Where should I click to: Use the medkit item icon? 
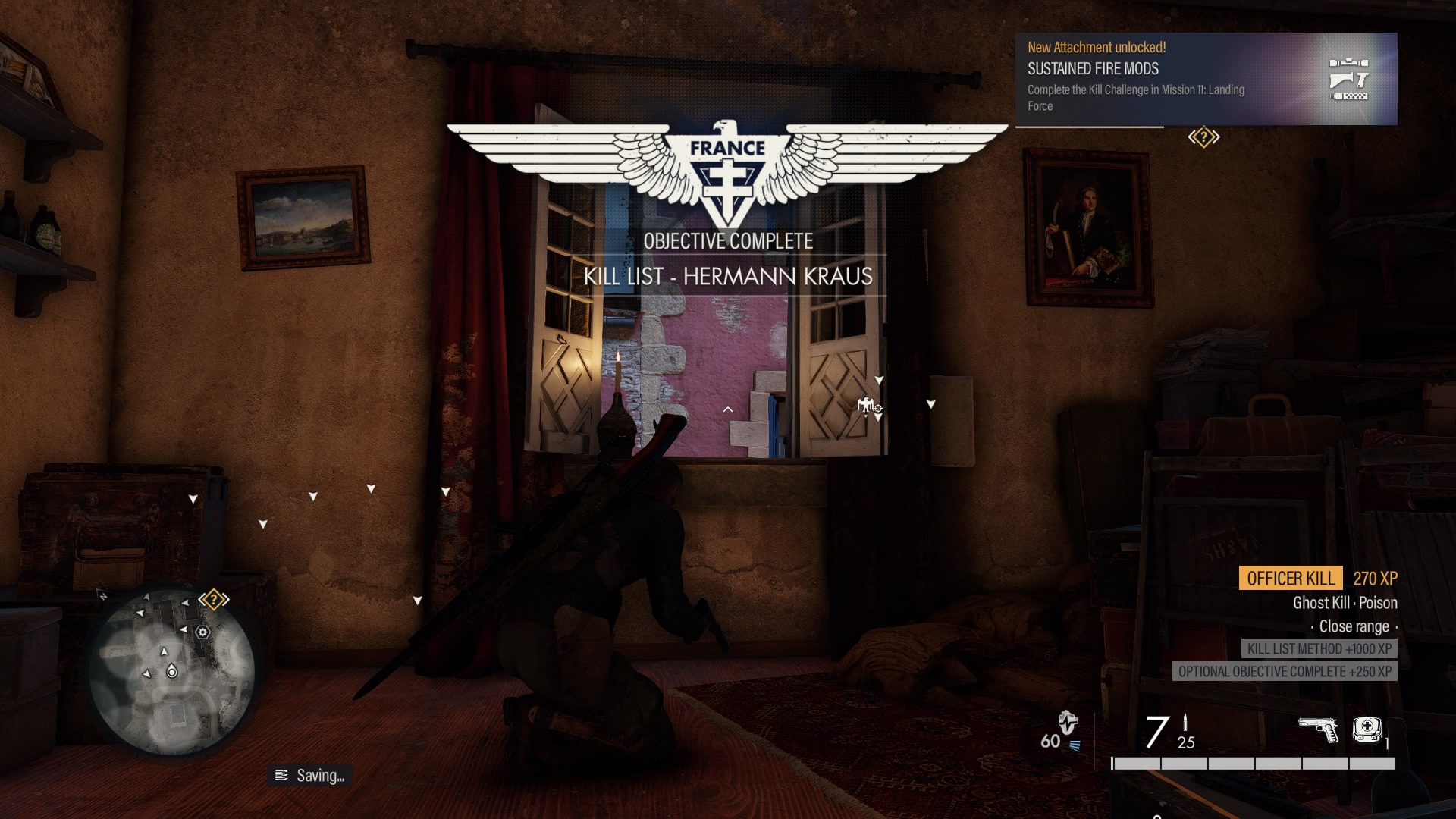[1367, 730]
